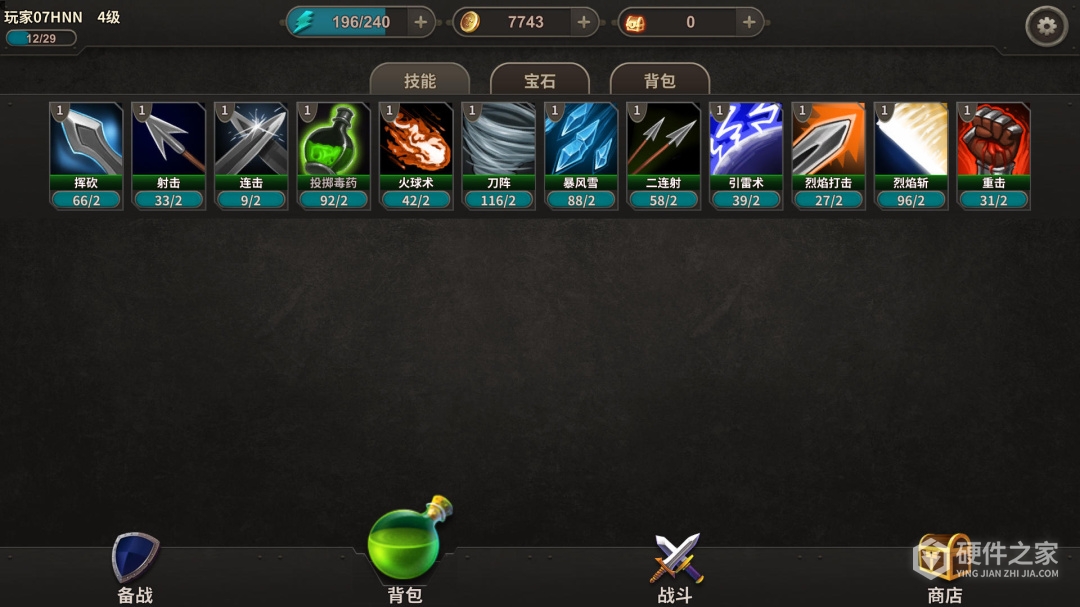The width and height of the screenshot is (1080, 607).
Task: Switch to the 背包 tab at top
Action: pos(659,81)
